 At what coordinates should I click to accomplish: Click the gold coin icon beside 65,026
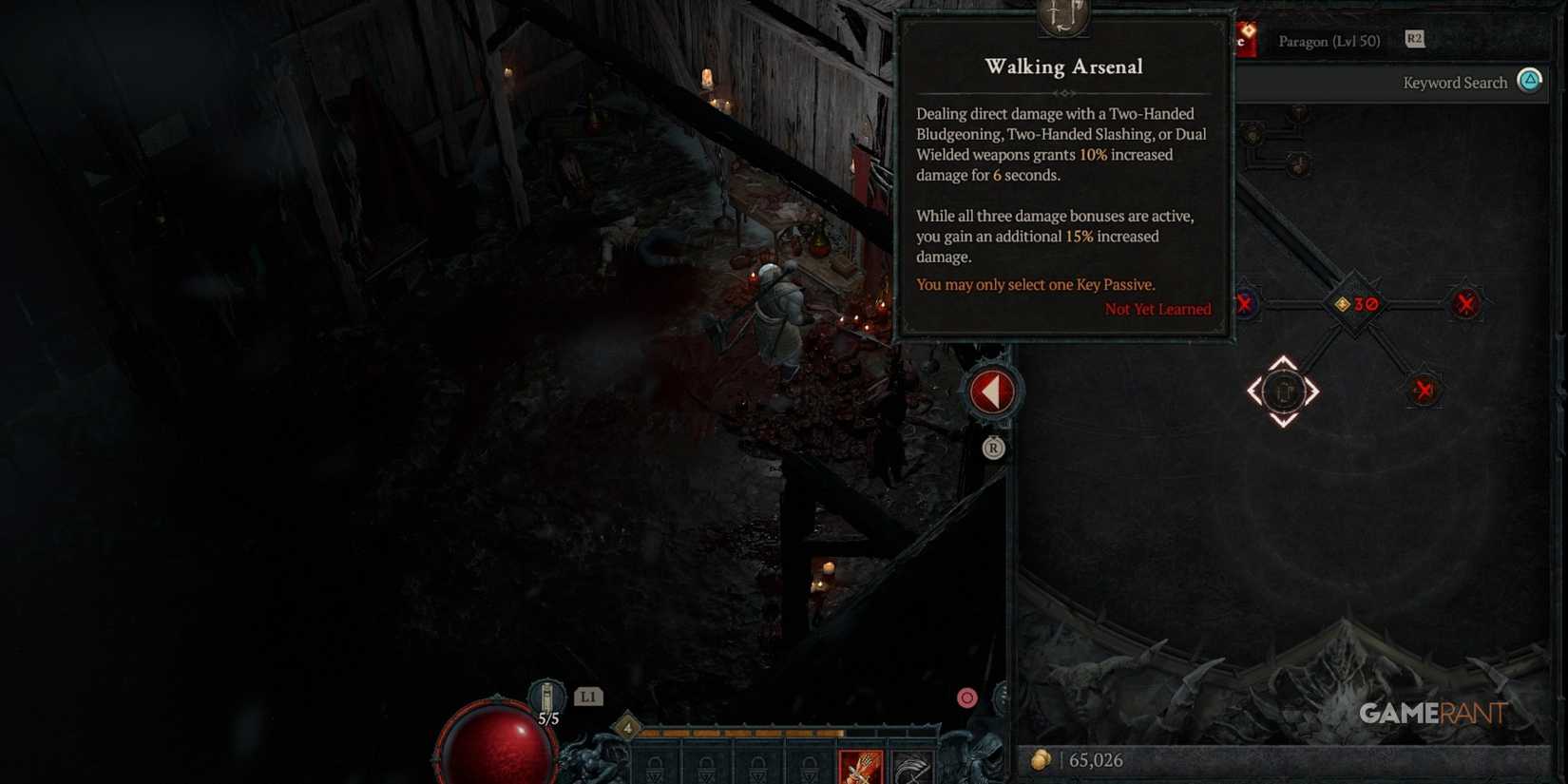coord(1042,760)
